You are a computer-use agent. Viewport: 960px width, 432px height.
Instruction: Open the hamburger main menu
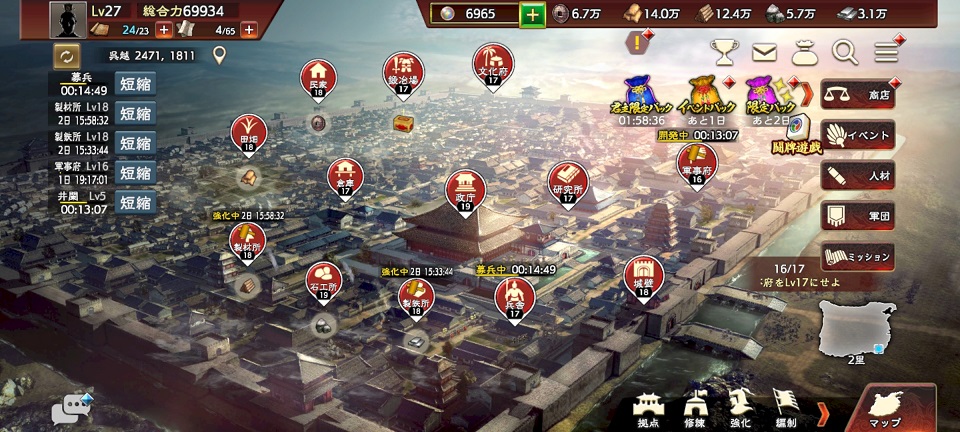coord(886,52)
